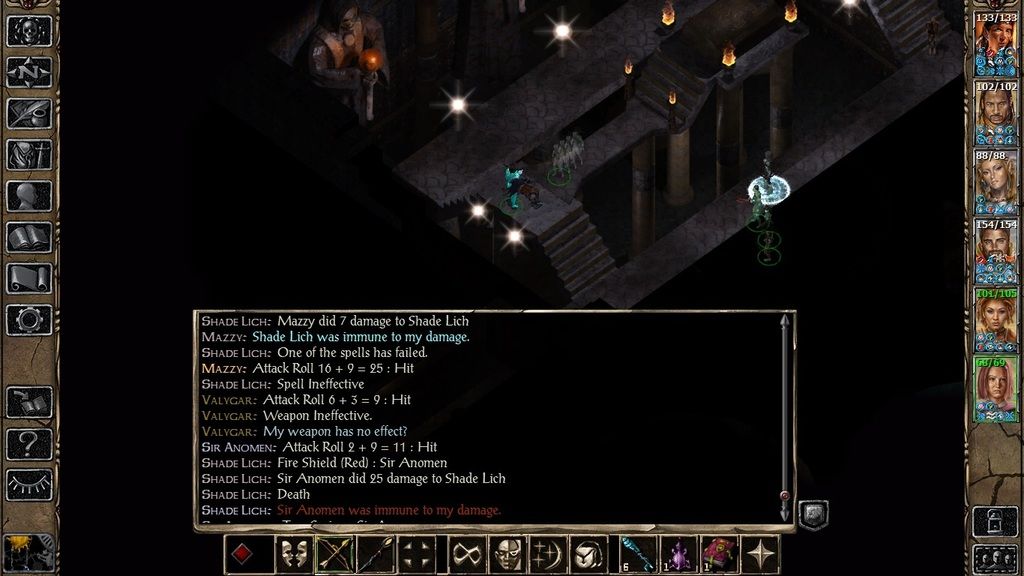Select the top party member portrait
The width and height of the screenshot is (1024, 576).
point(995,44)
